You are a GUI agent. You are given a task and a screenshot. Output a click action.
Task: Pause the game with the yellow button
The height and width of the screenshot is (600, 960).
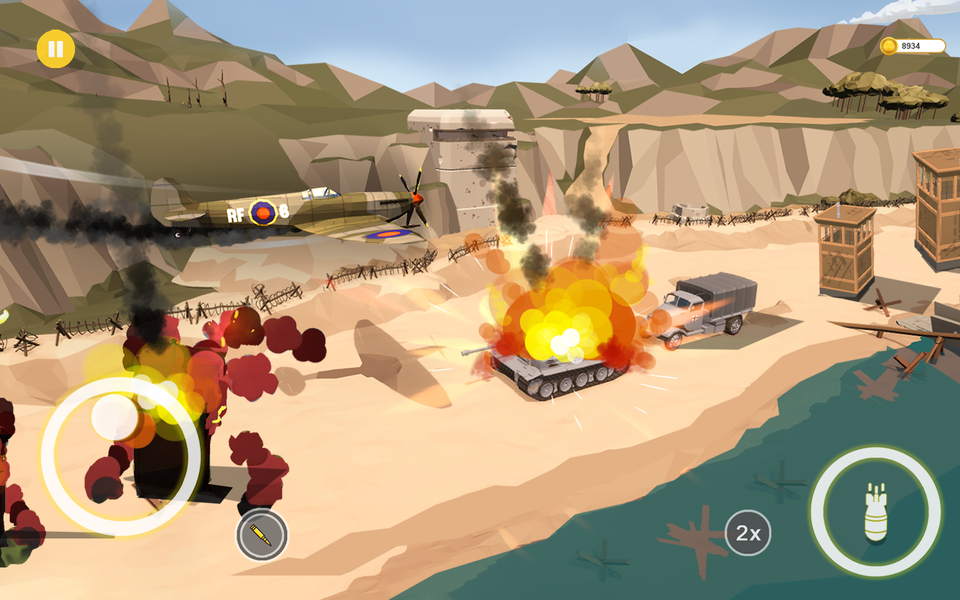click(x=56, y=49)
